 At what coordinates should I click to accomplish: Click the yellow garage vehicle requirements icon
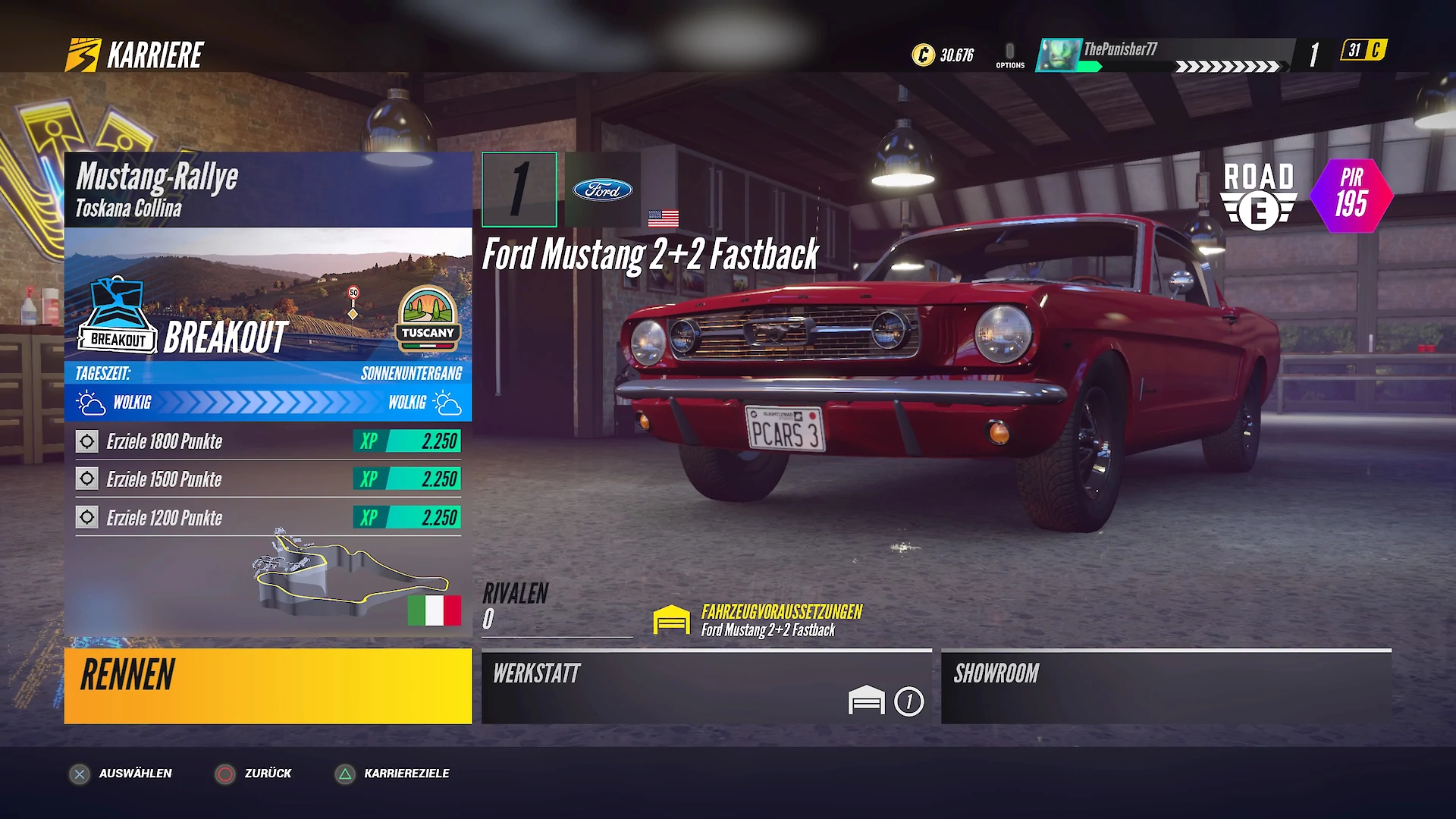point(671,620)
